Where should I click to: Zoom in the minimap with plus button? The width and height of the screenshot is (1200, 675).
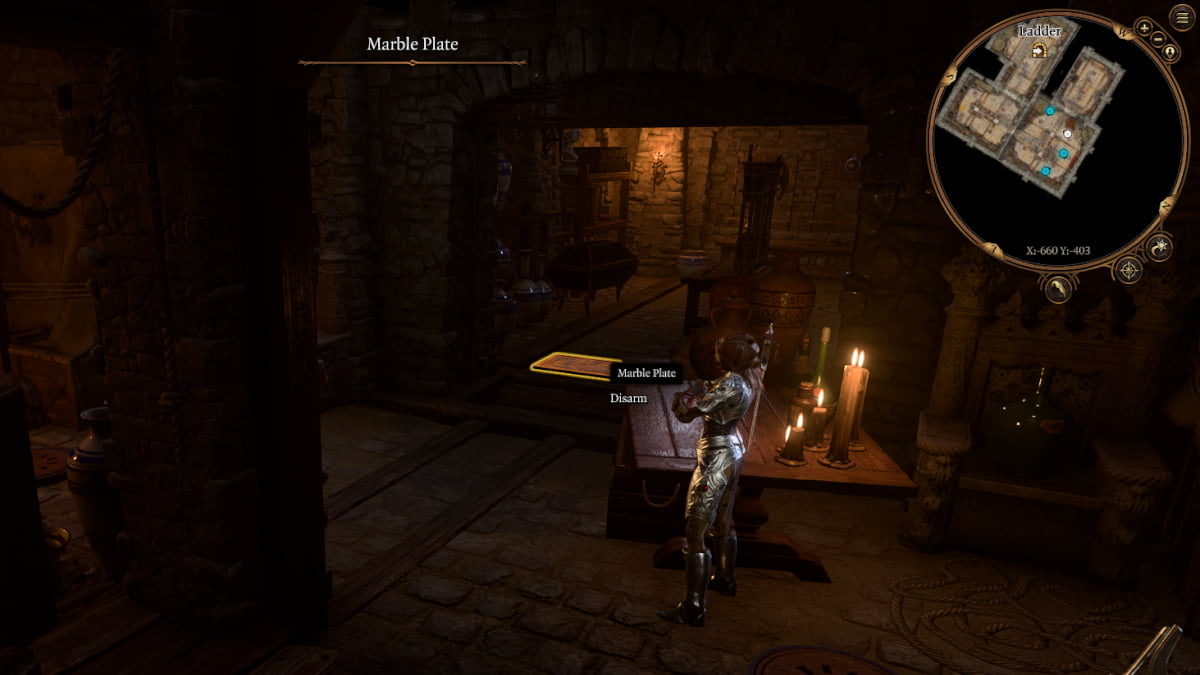pos(1144,27)
